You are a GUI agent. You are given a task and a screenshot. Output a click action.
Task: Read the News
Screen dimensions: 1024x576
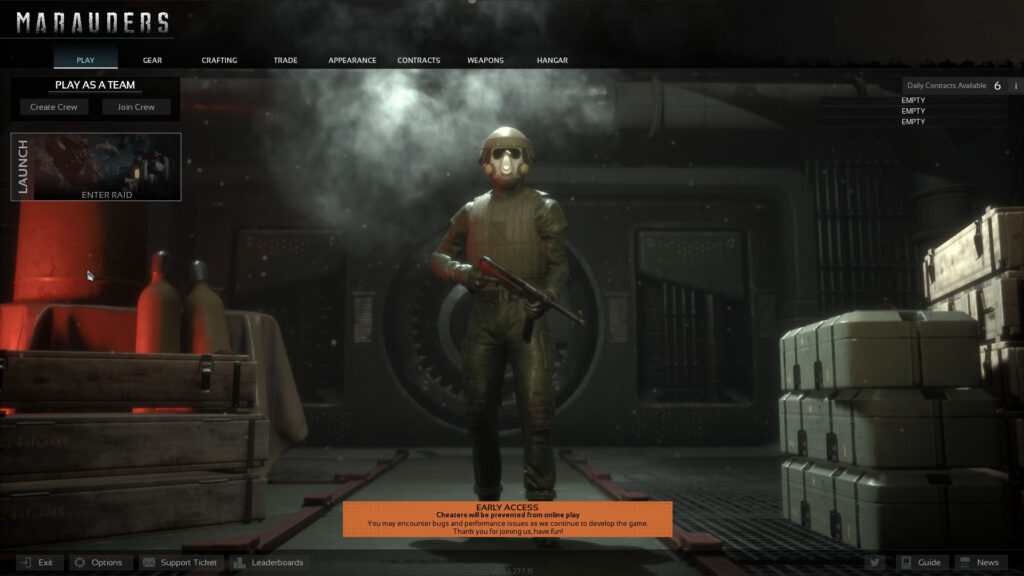tap(979, 563)
